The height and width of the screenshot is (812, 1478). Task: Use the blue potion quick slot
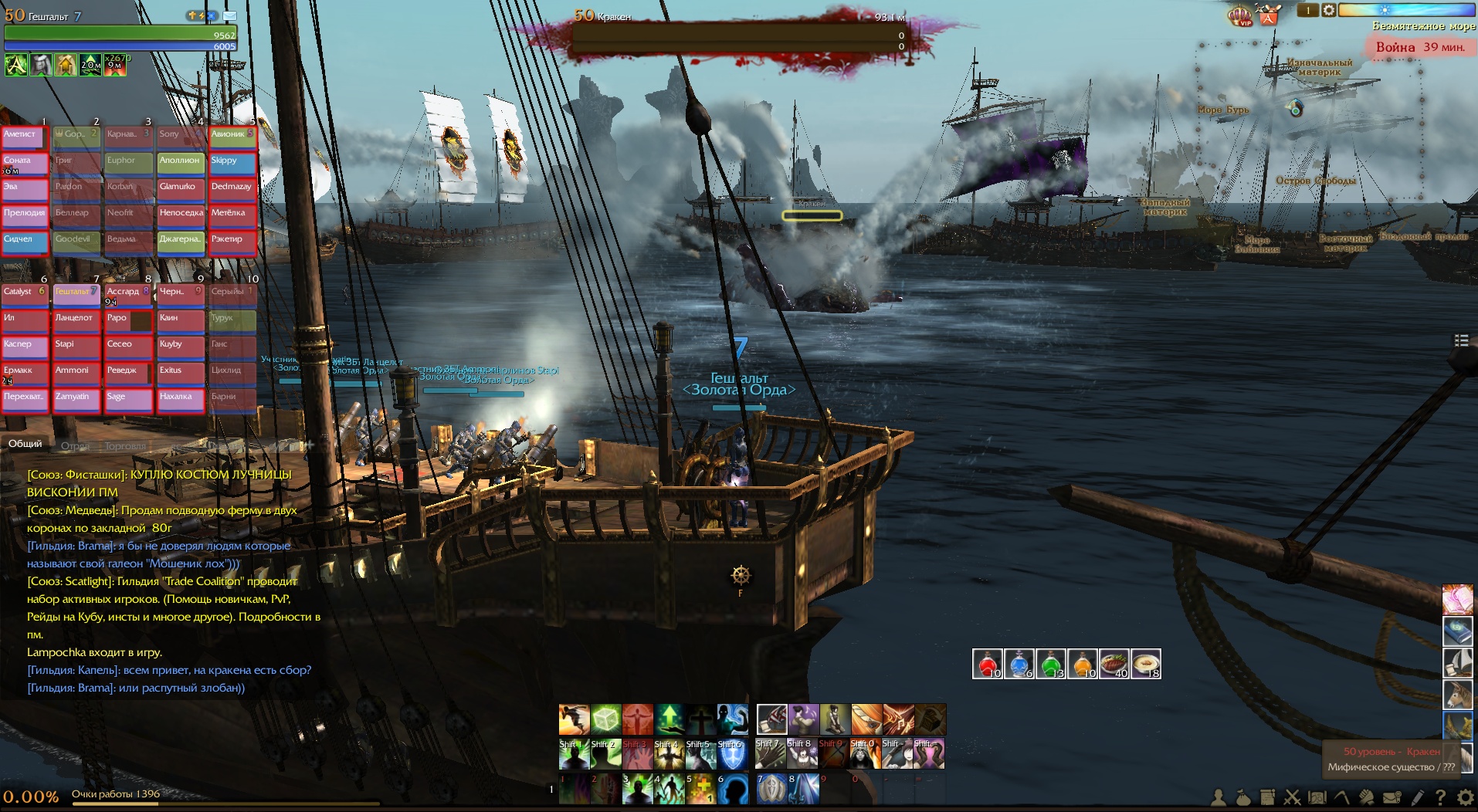pos(1019,664)
